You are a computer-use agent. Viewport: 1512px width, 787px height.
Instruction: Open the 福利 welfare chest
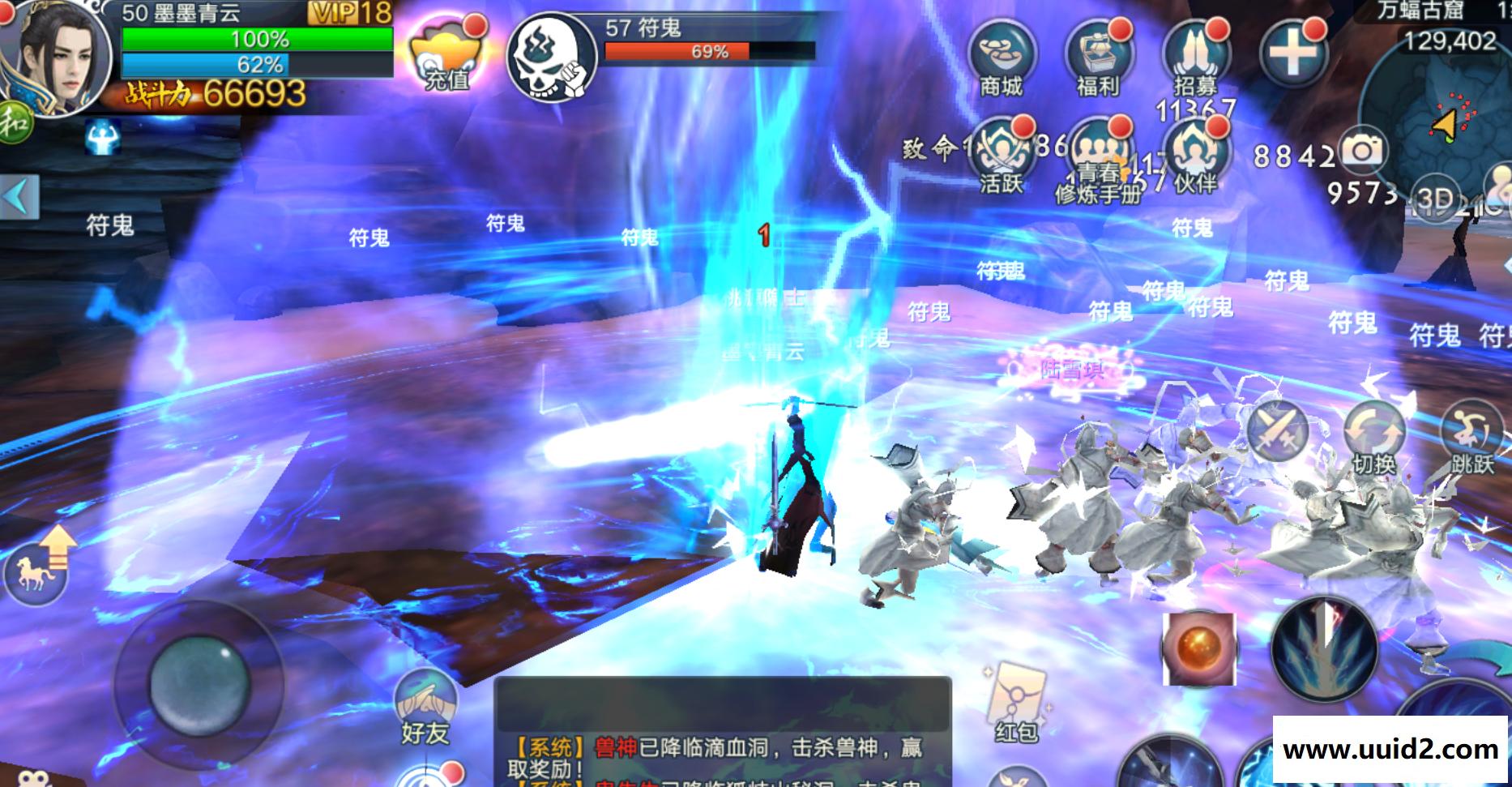click(x=1098, y=58)
